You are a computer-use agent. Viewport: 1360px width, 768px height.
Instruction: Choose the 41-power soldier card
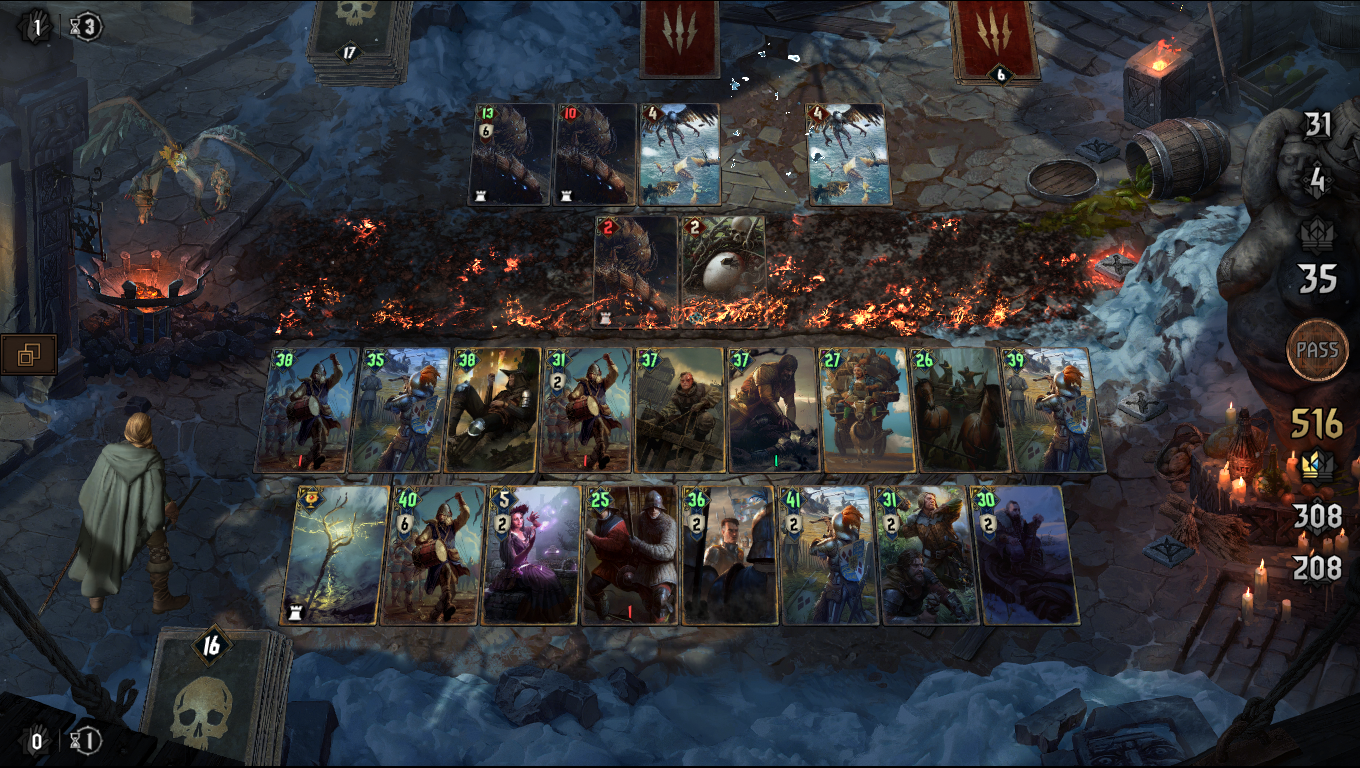point(828,555)
